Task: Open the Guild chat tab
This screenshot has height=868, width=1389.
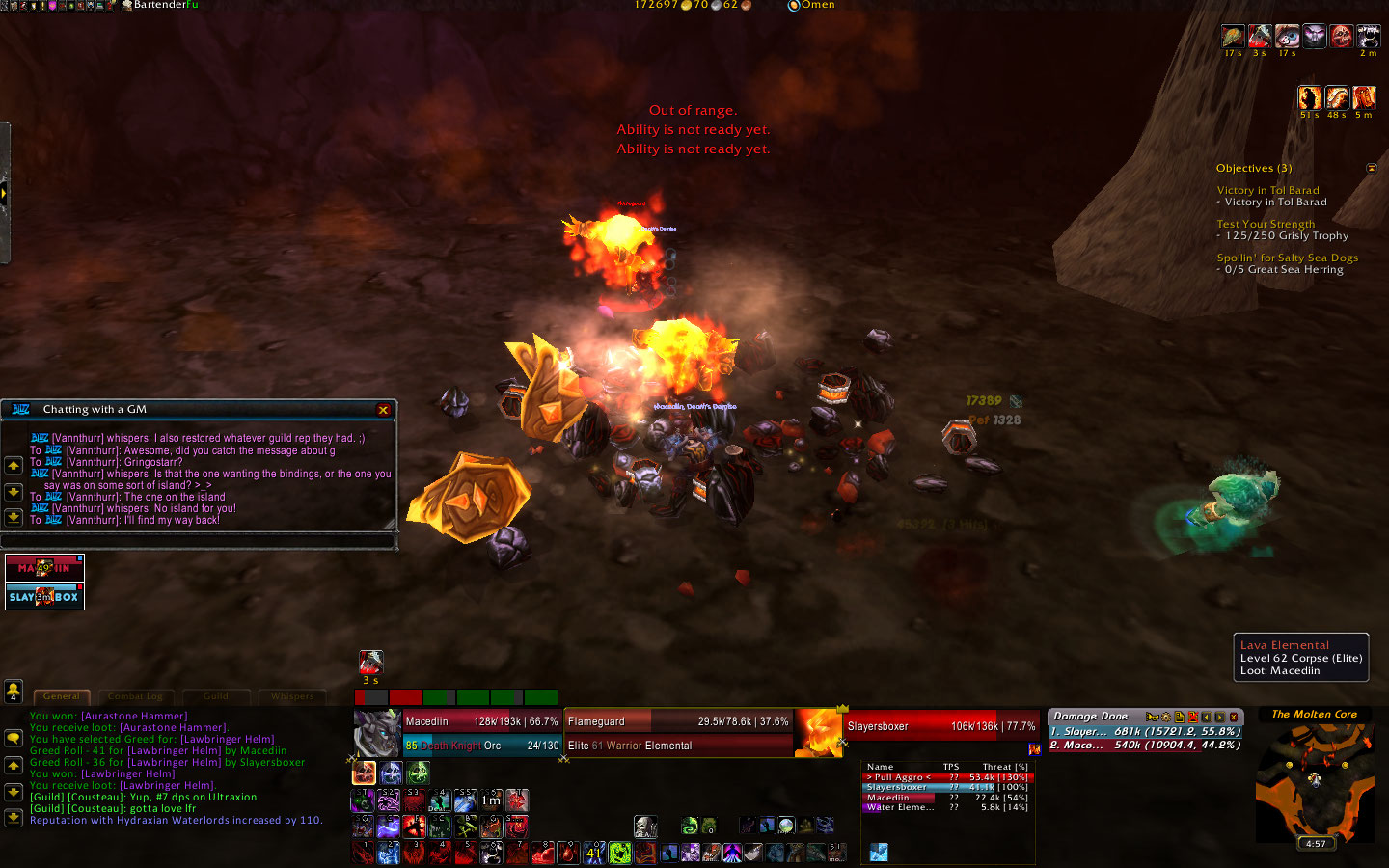Action: pos(216,696)
